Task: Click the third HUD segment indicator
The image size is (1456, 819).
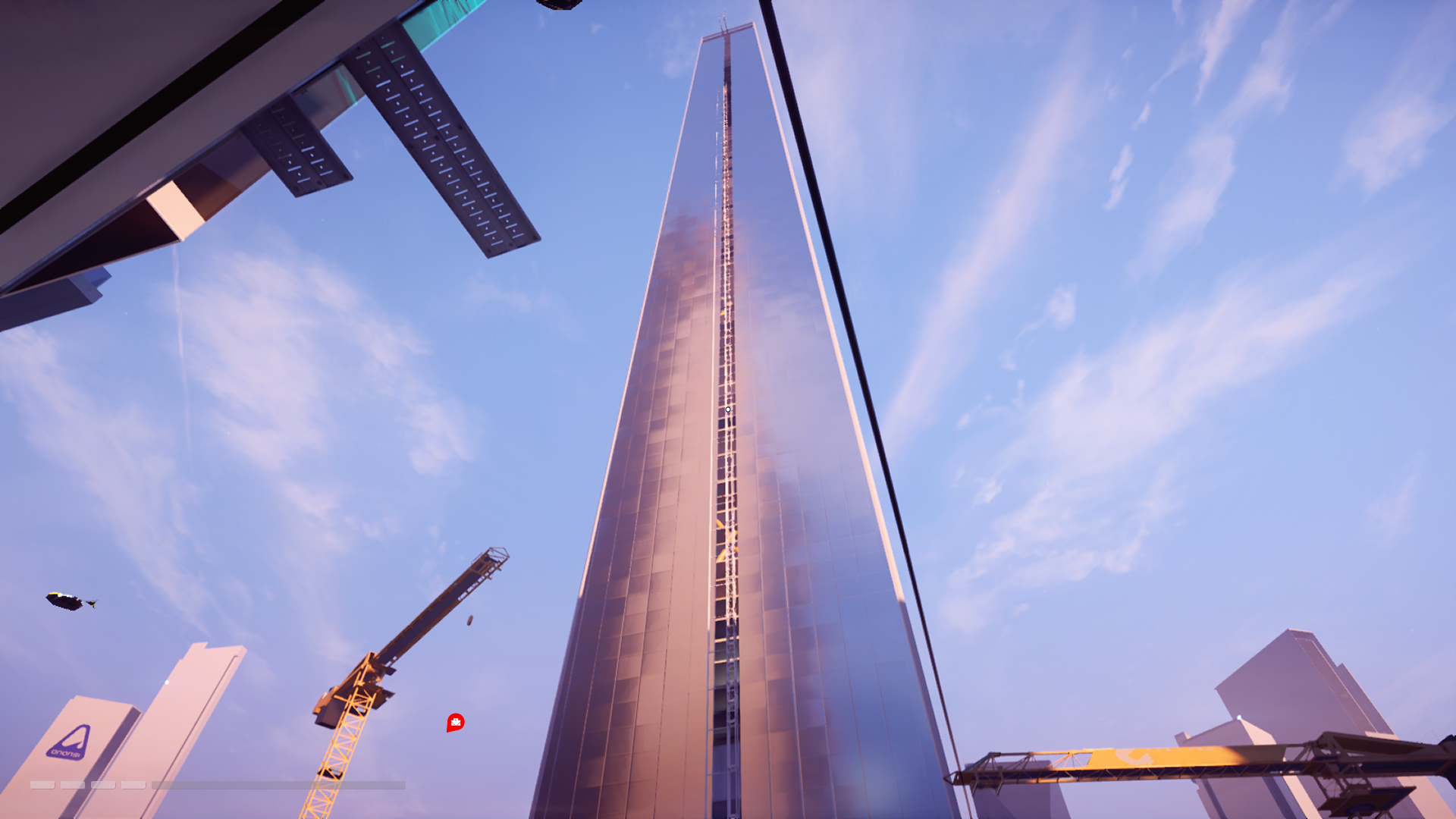Action: click(x=102, y=786)
